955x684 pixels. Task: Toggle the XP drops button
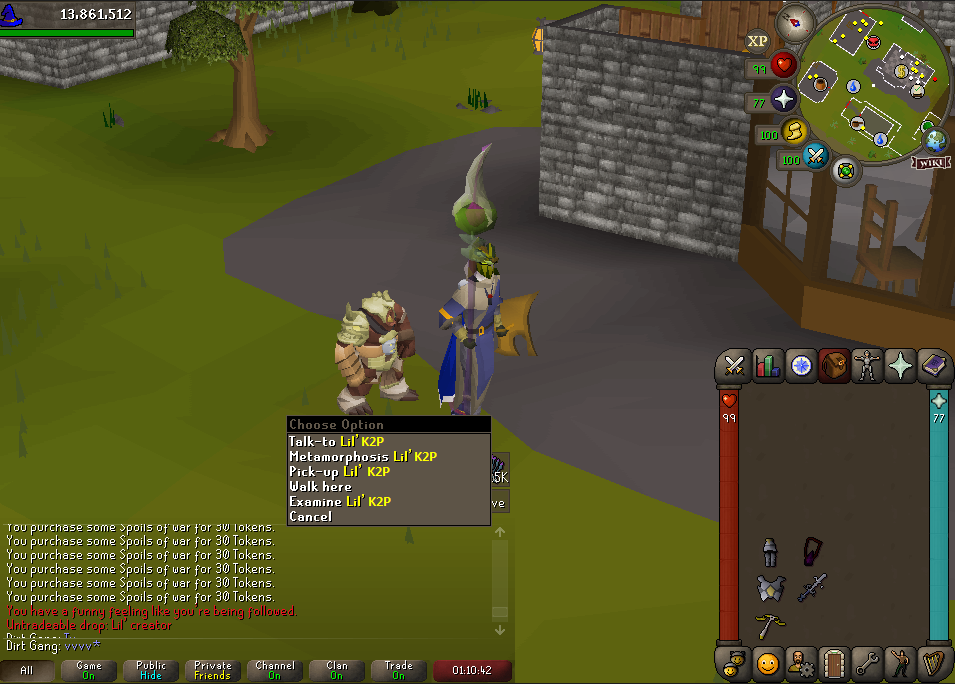757,41
